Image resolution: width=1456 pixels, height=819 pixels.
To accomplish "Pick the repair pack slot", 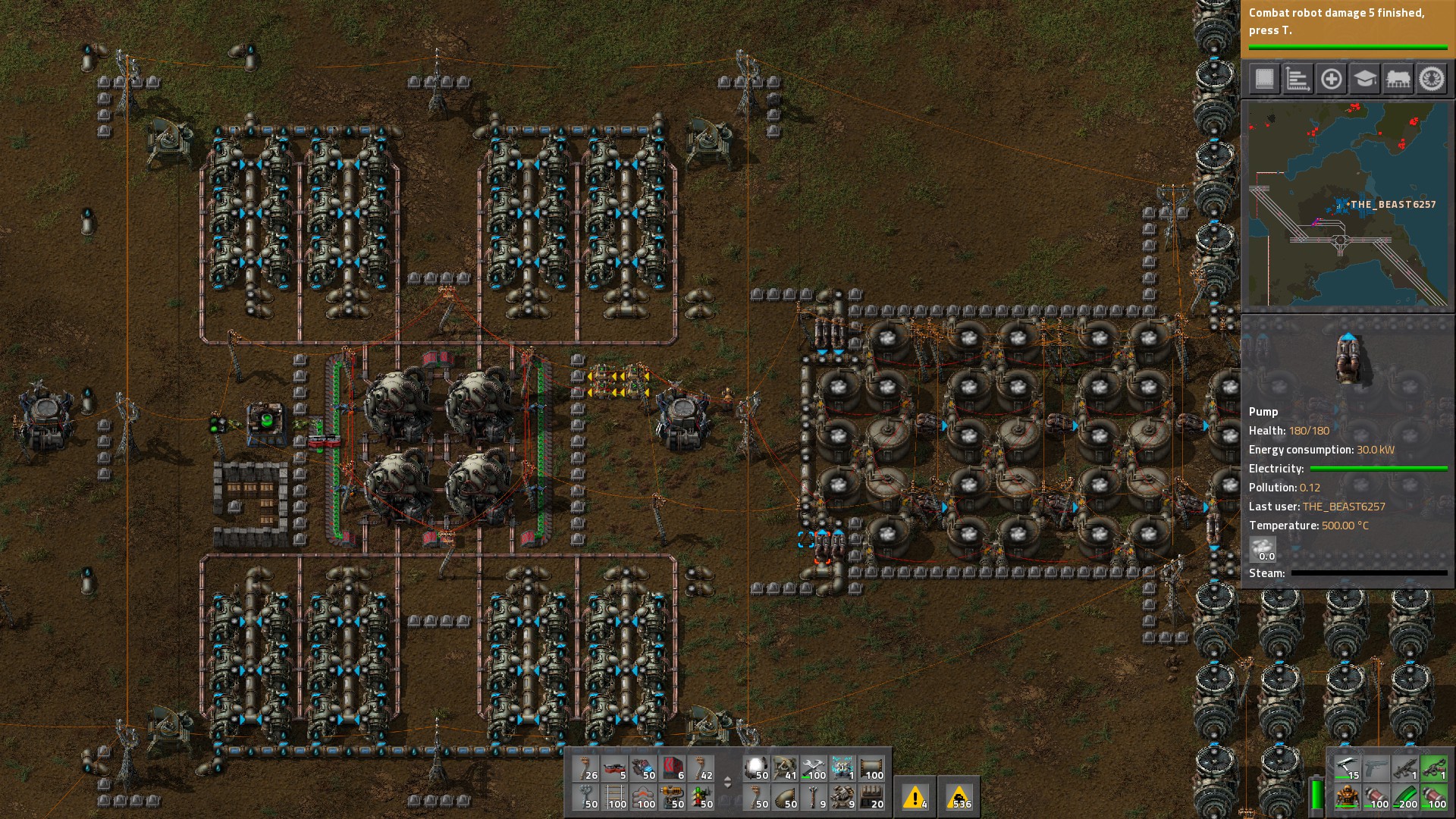I will (x=815, y=768).
